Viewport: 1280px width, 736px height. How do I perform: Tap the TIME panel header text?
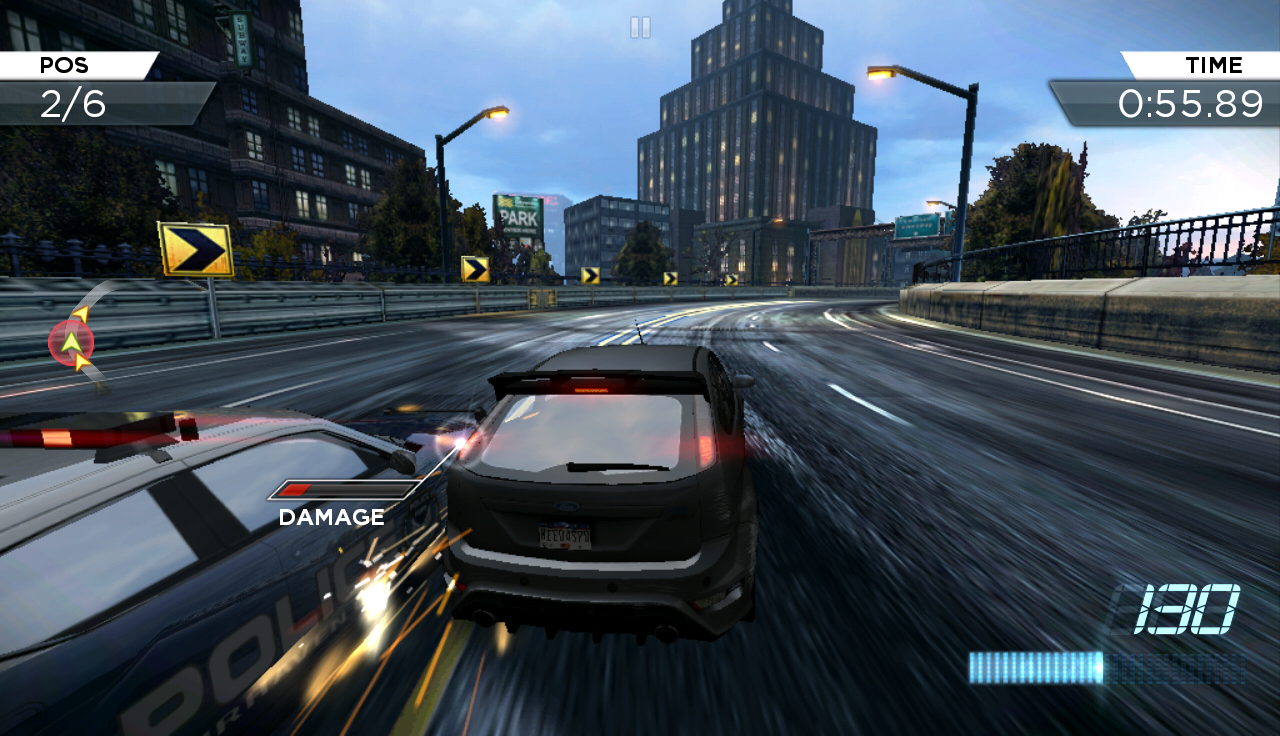pyautogui.click(x=1213, y=65)
